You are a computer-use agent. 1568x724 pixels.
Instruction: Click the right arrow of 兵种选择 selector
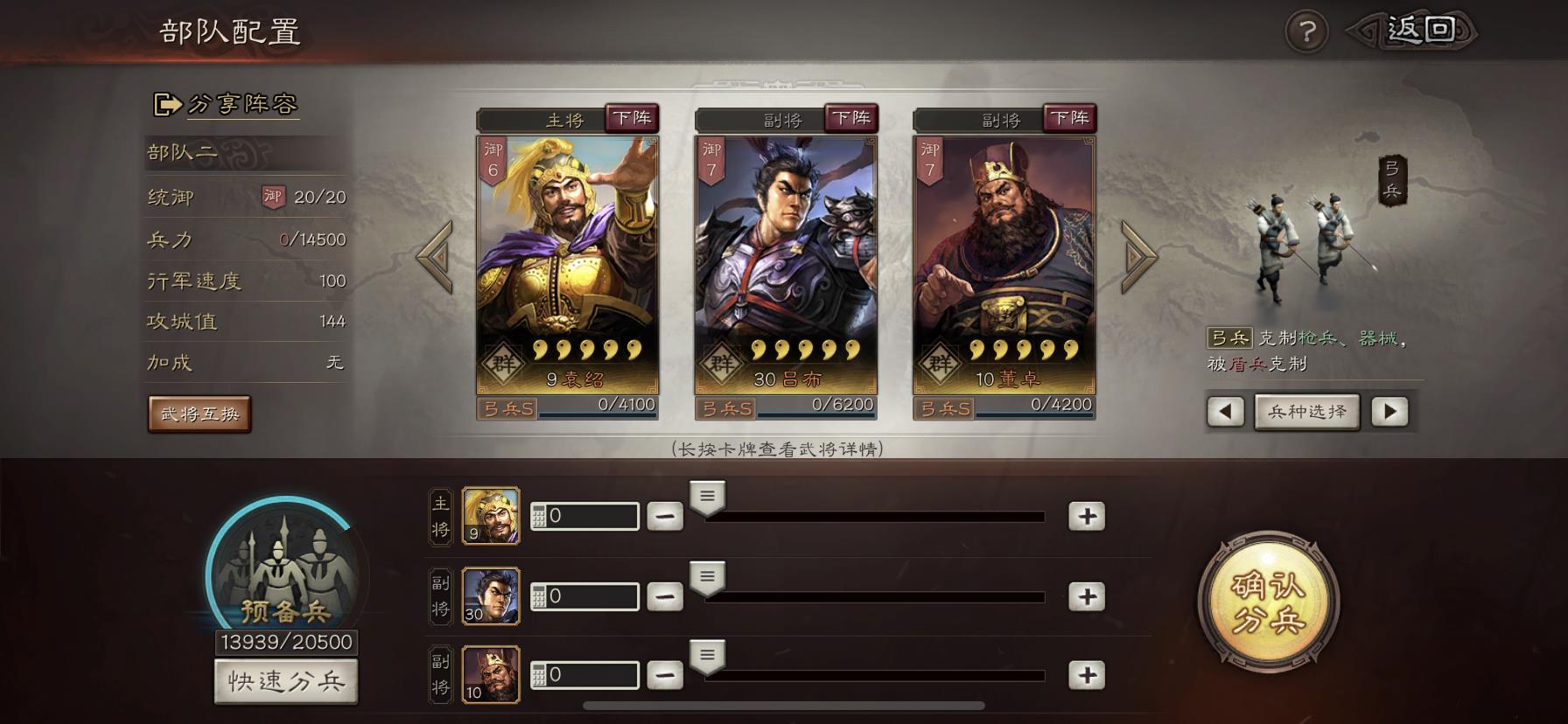coord(1388,411)
